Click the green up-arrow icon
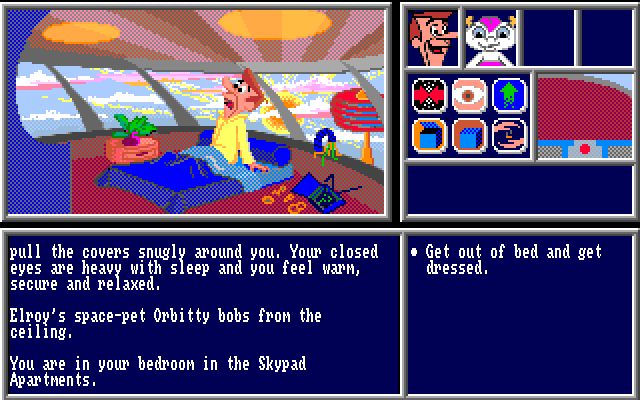This screenshot has width=640, height=400. click(x=507, y=95)
